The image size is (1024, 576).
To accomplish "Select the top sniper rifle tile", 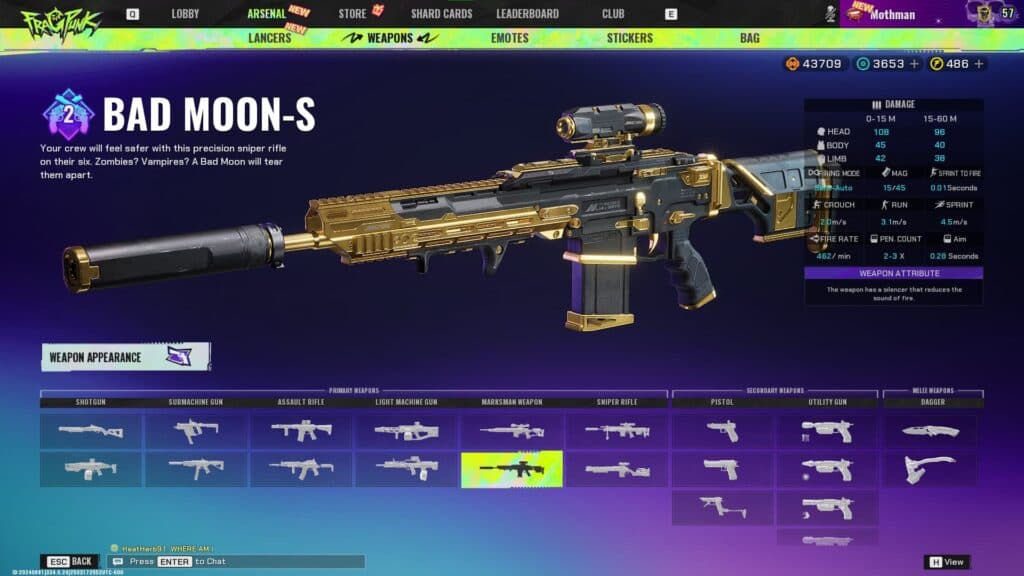I will 617,430.
